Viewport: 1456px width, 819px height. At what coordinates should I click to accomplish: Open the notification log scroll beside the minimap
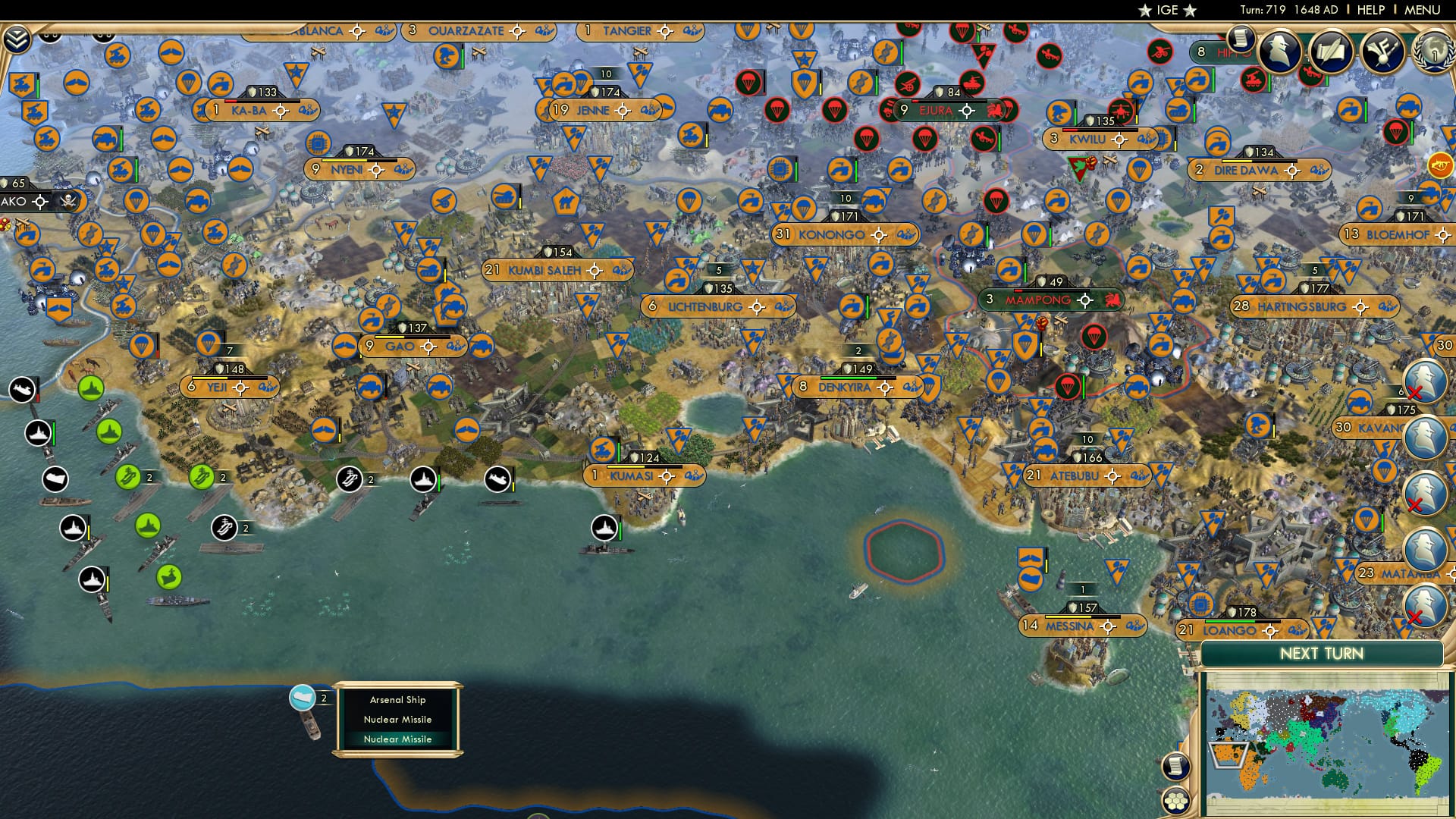coord(1176,767)
